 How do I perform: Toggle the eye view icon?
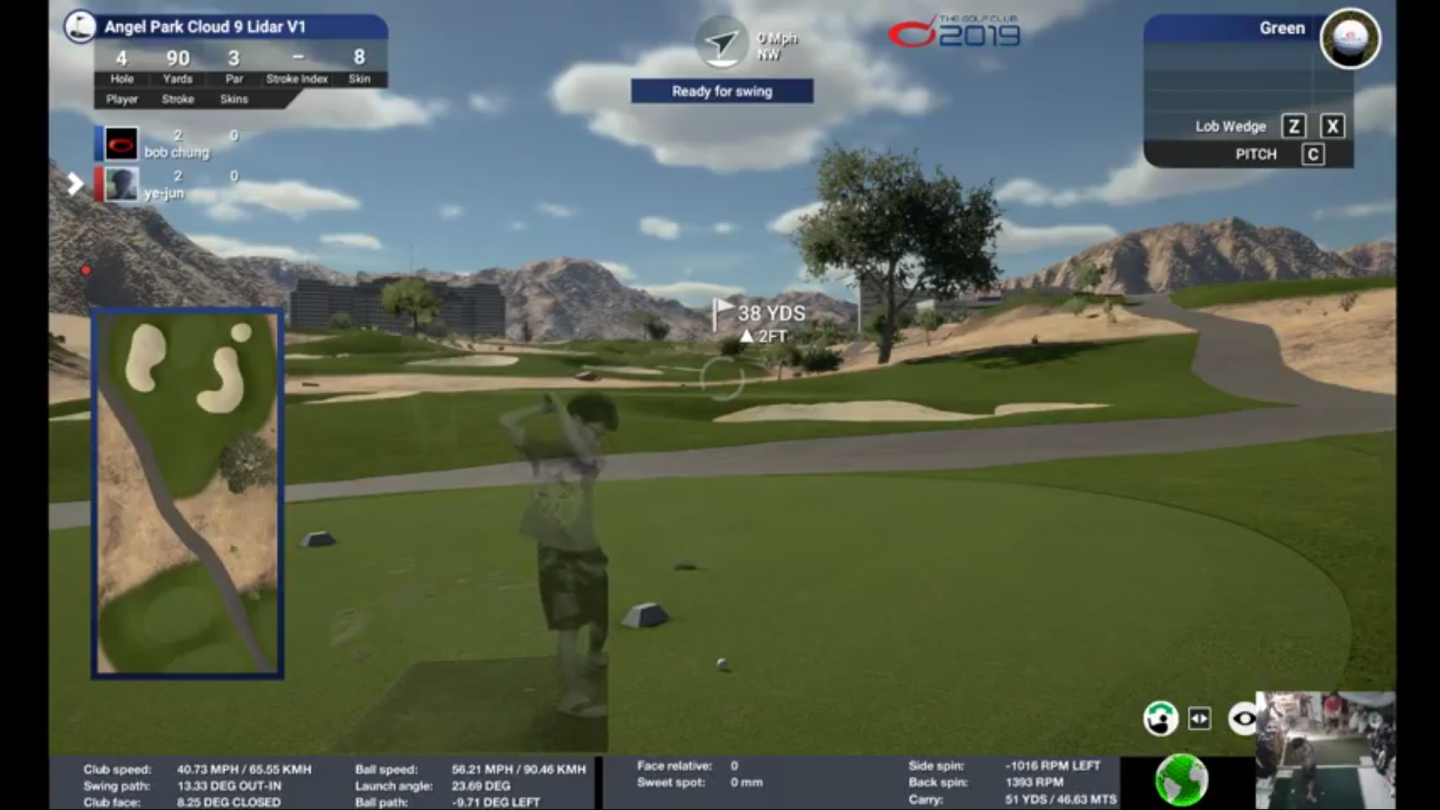tap(1243, 717)
